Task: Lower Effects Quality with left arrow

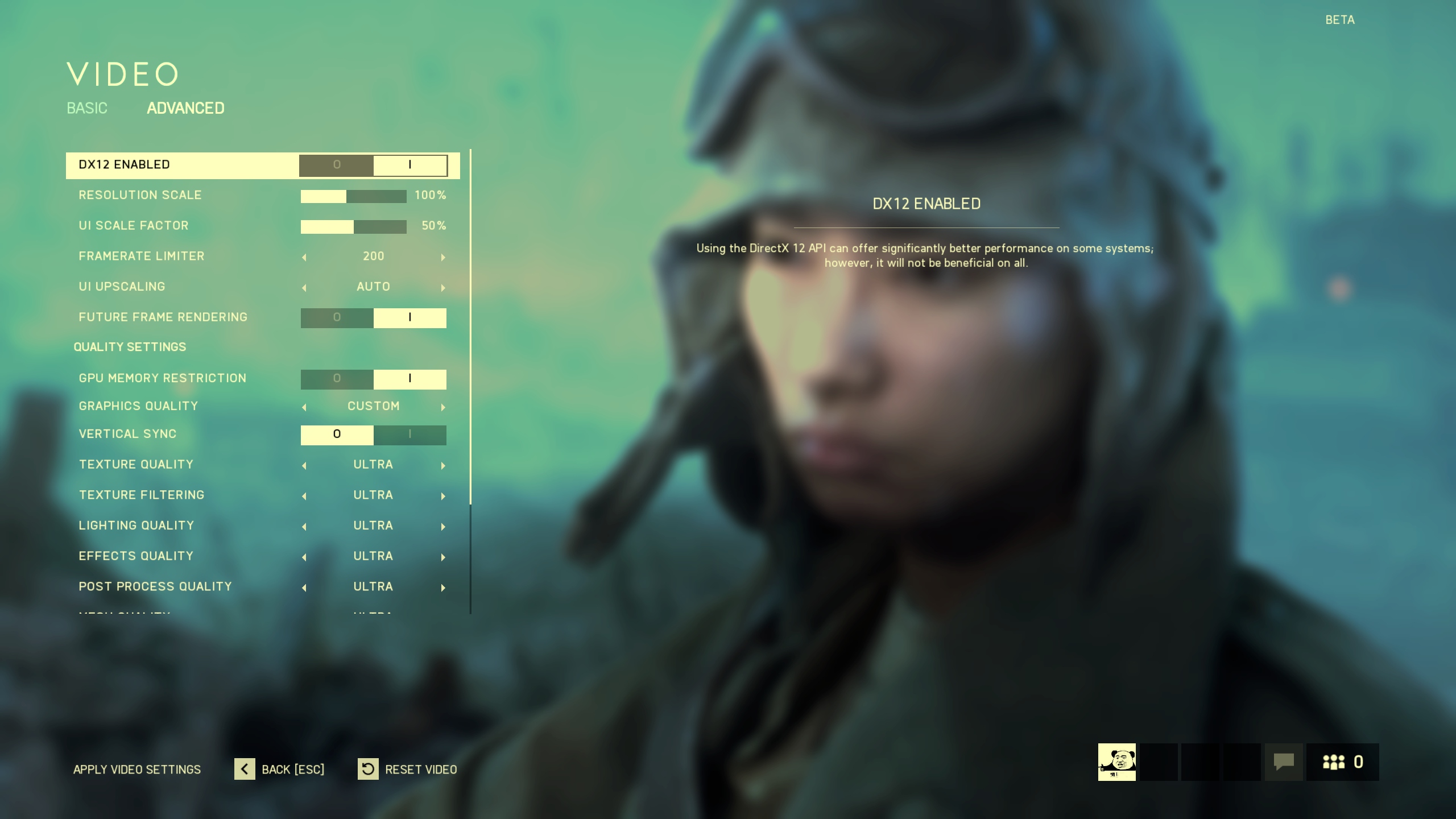Action: pos(304,557)
